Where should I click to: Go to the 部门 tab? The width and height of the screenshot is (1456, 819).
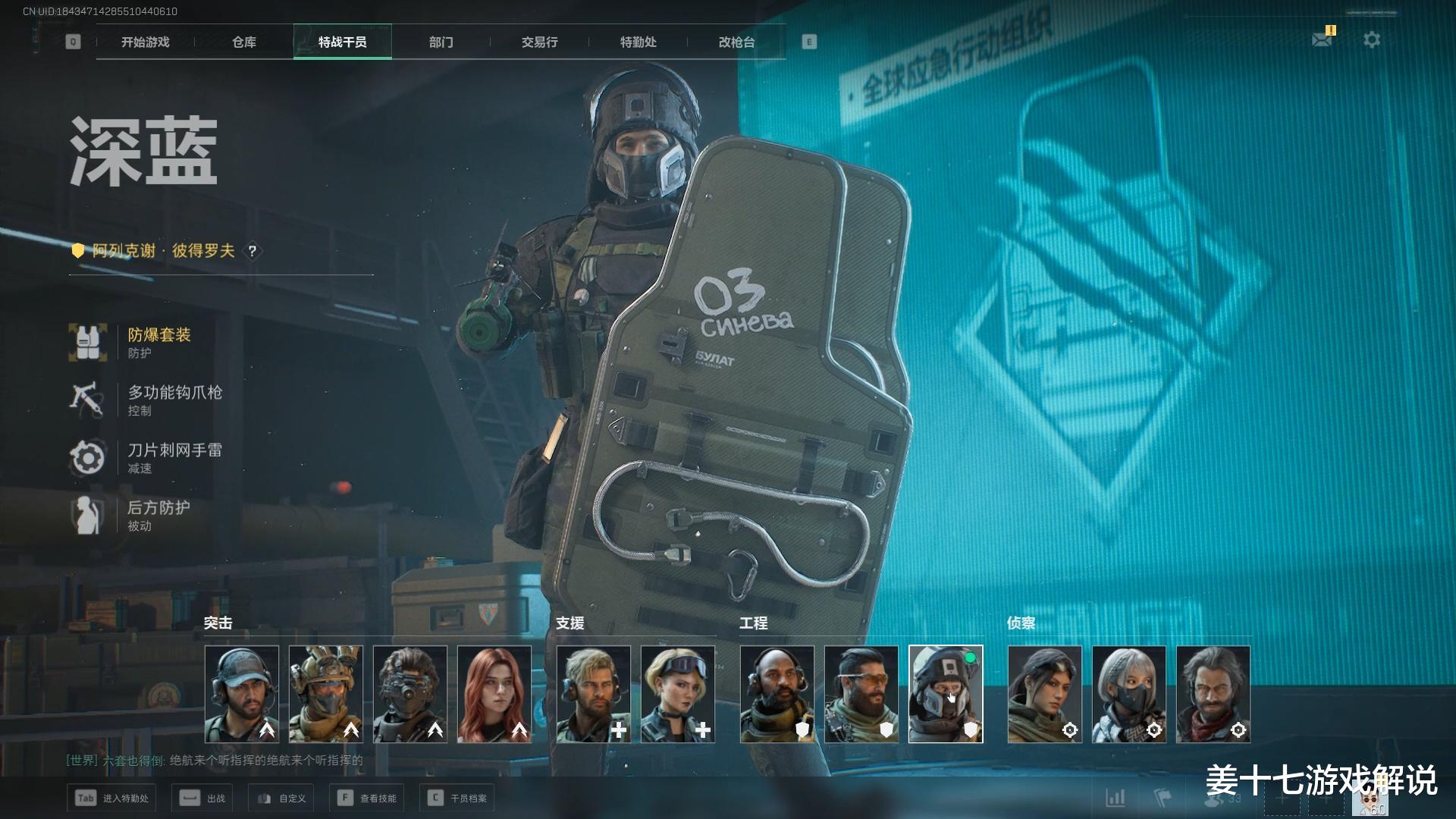click(x=441, y=42)
